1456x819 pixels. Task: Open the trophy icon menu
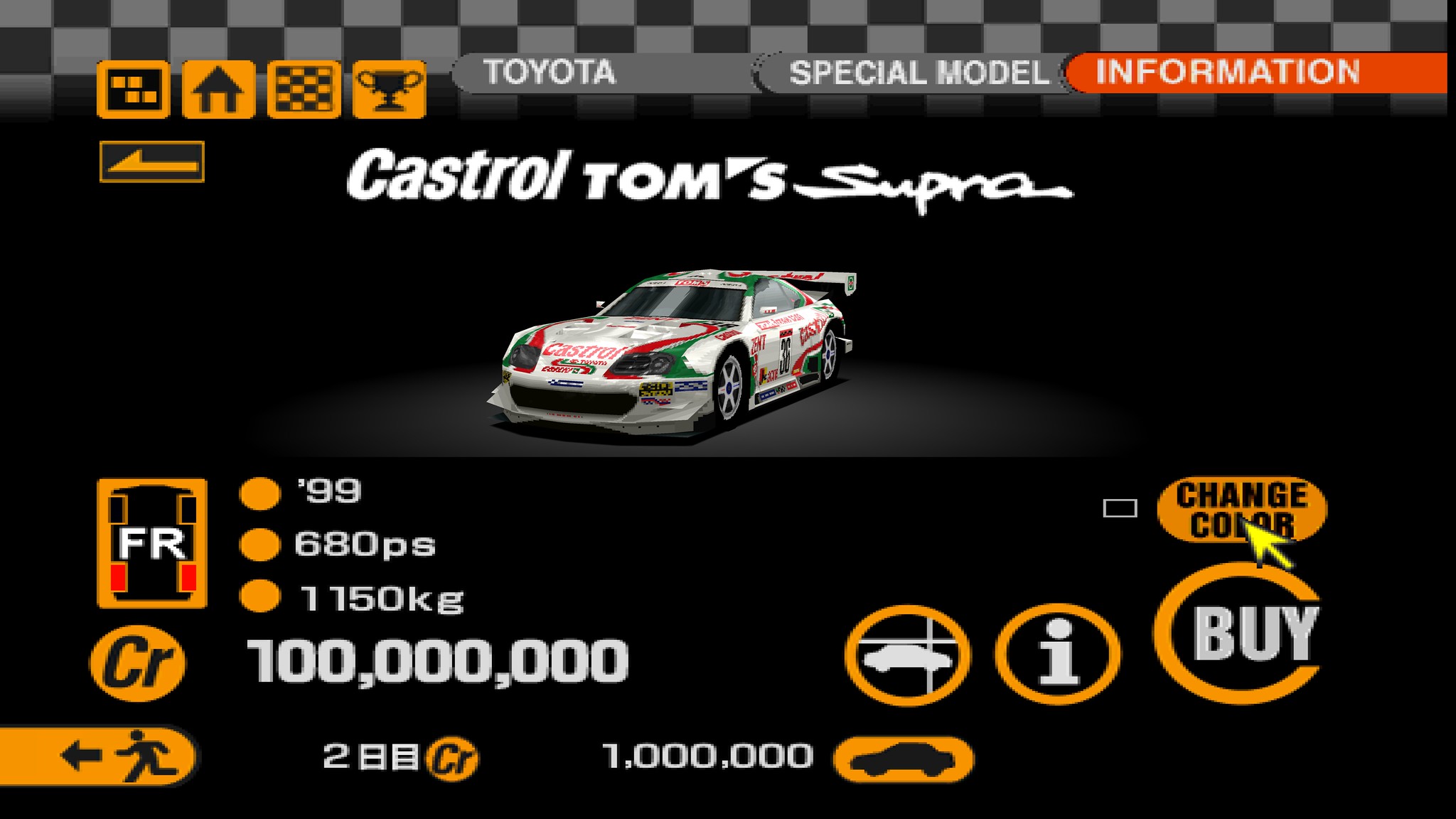click(x=389, y=90)
